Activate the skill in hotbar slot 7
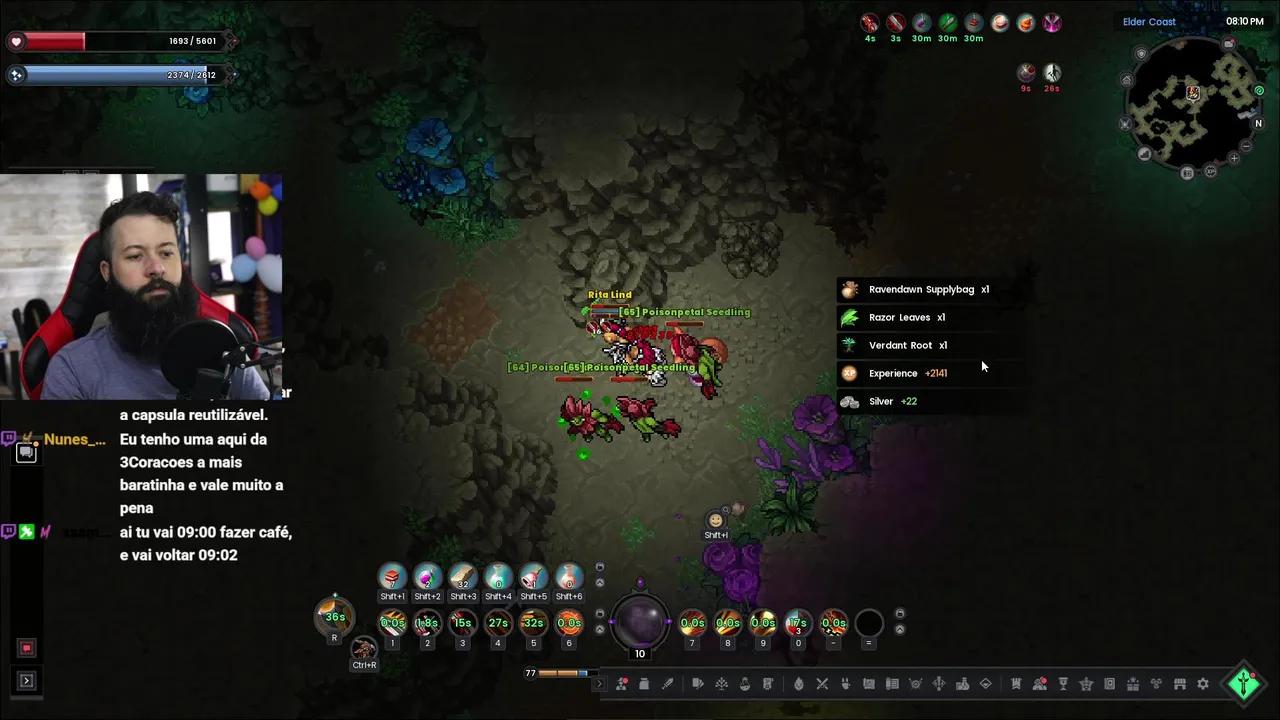This screenshot has height=720, width=1280. coord(692,623)
